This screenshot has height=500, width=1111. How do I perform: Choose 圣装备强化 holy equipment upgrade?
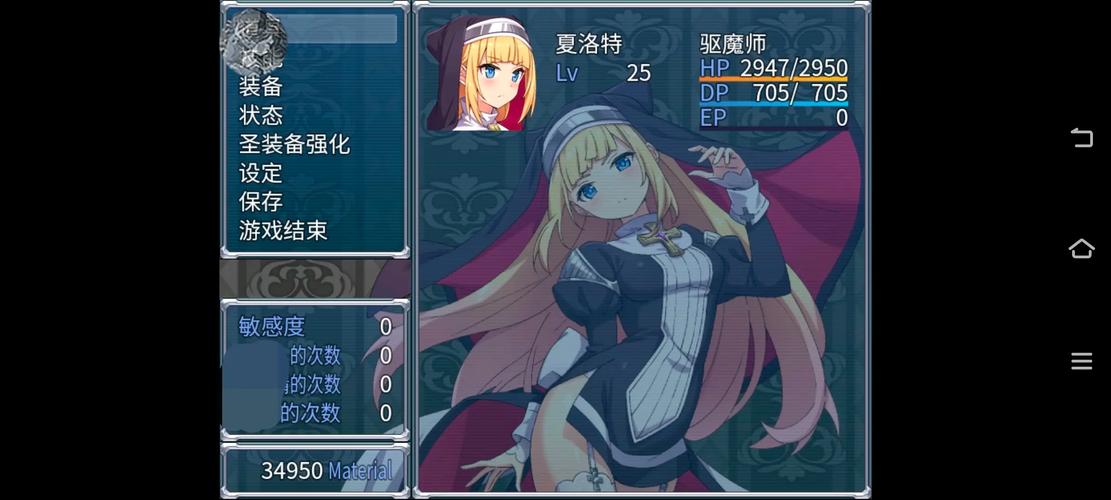point(294,145)
